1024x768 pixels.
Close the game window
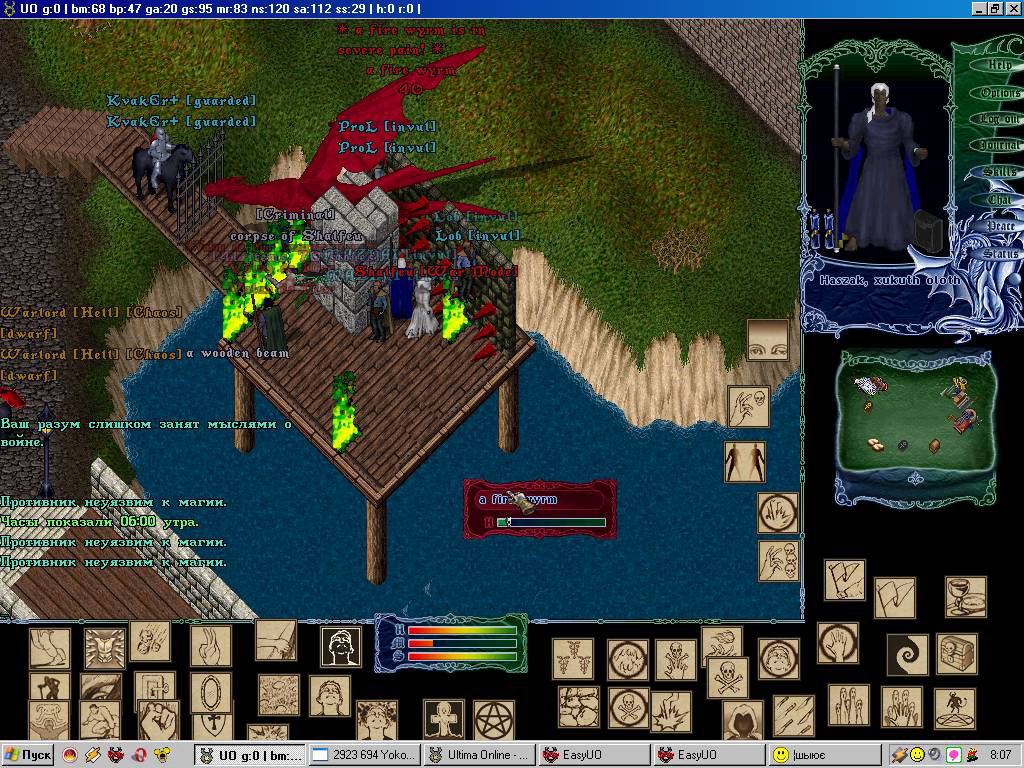coord(1012,8)
